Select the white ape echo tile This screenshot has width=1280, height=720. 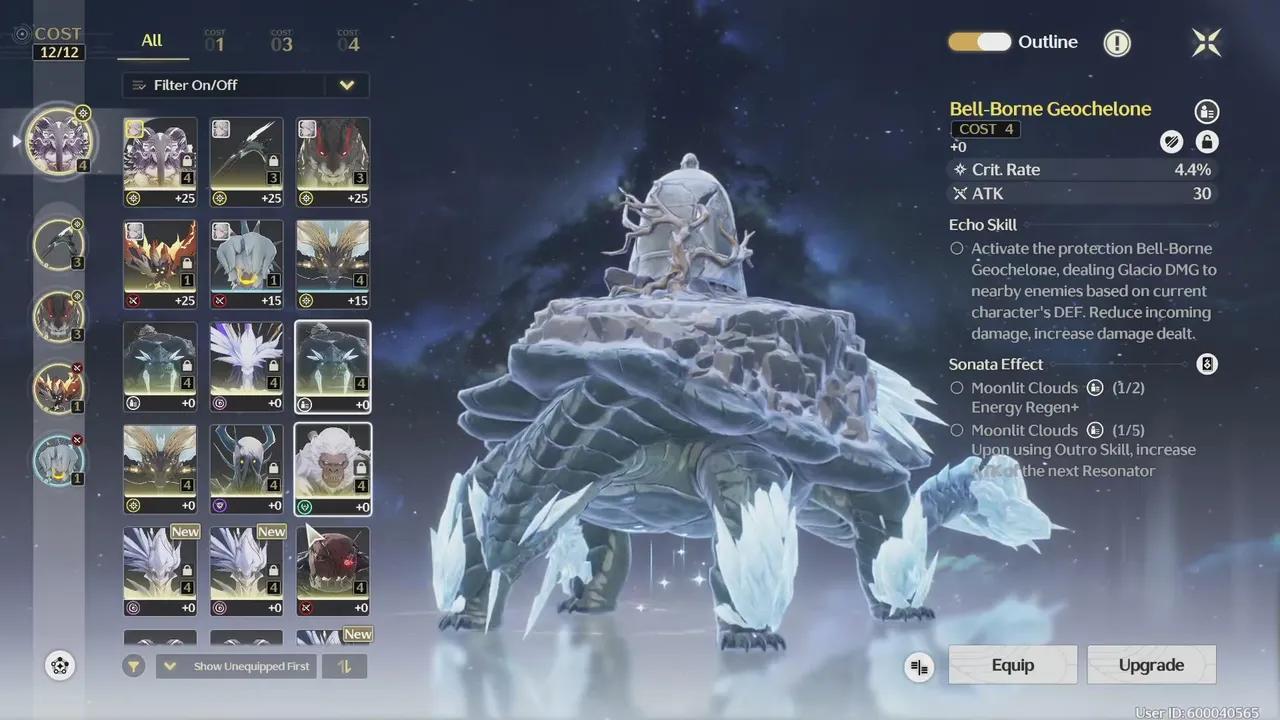coord(333,469)
